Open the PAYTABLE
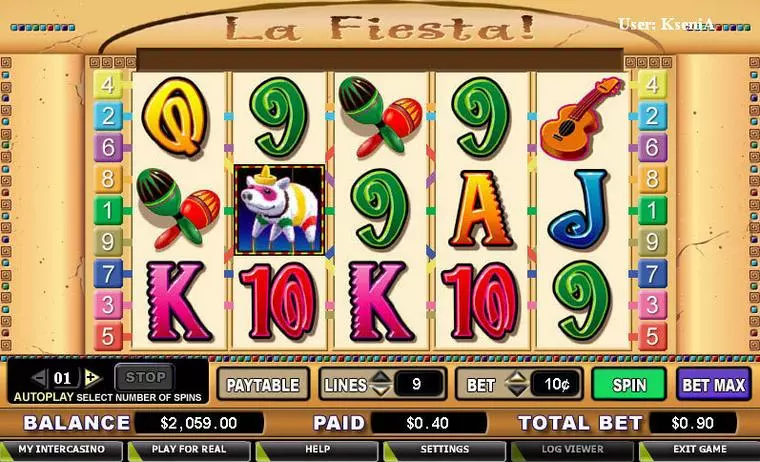The image size is (760, 462). click(263, 384)
